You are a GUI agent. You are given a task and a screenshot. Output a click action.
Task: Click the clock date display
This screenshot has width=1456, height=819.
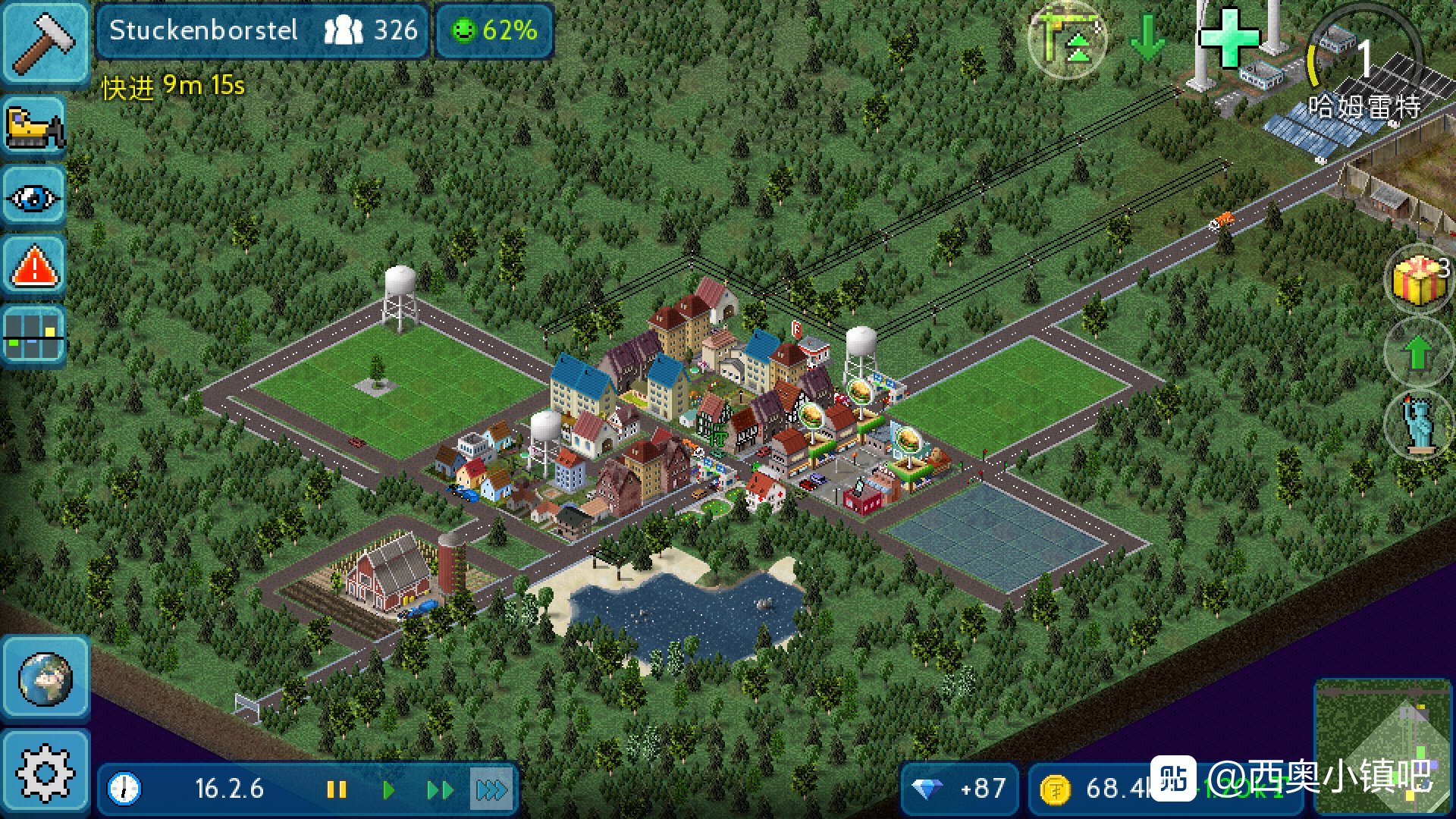pyautogui.click(x=190, y=789)
